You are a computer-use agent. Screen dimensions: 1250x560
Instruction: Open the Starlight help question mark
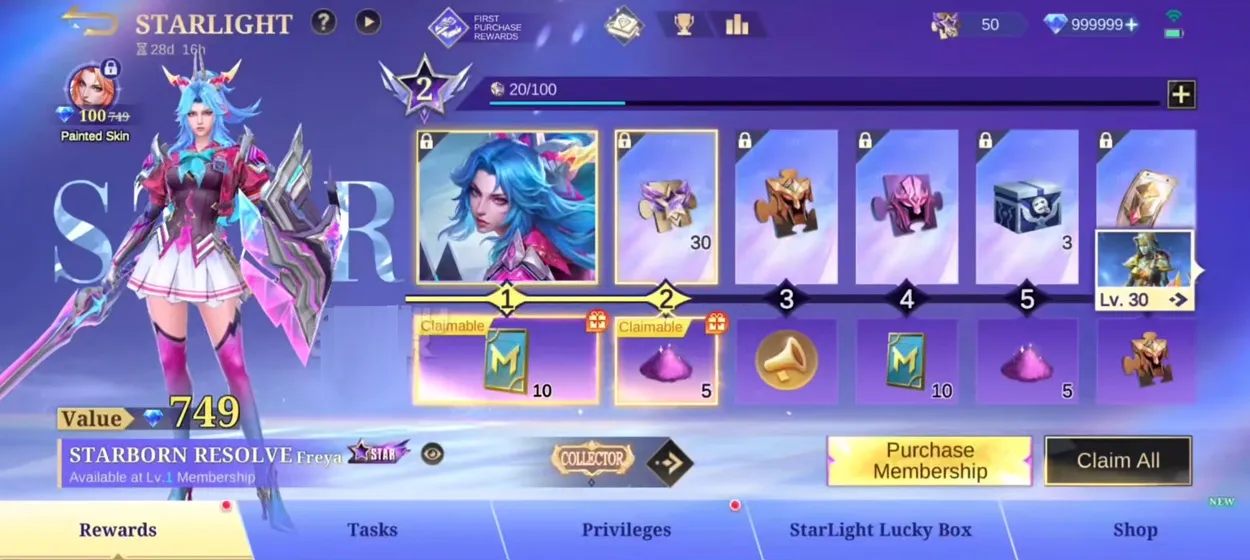coord(323,22)
